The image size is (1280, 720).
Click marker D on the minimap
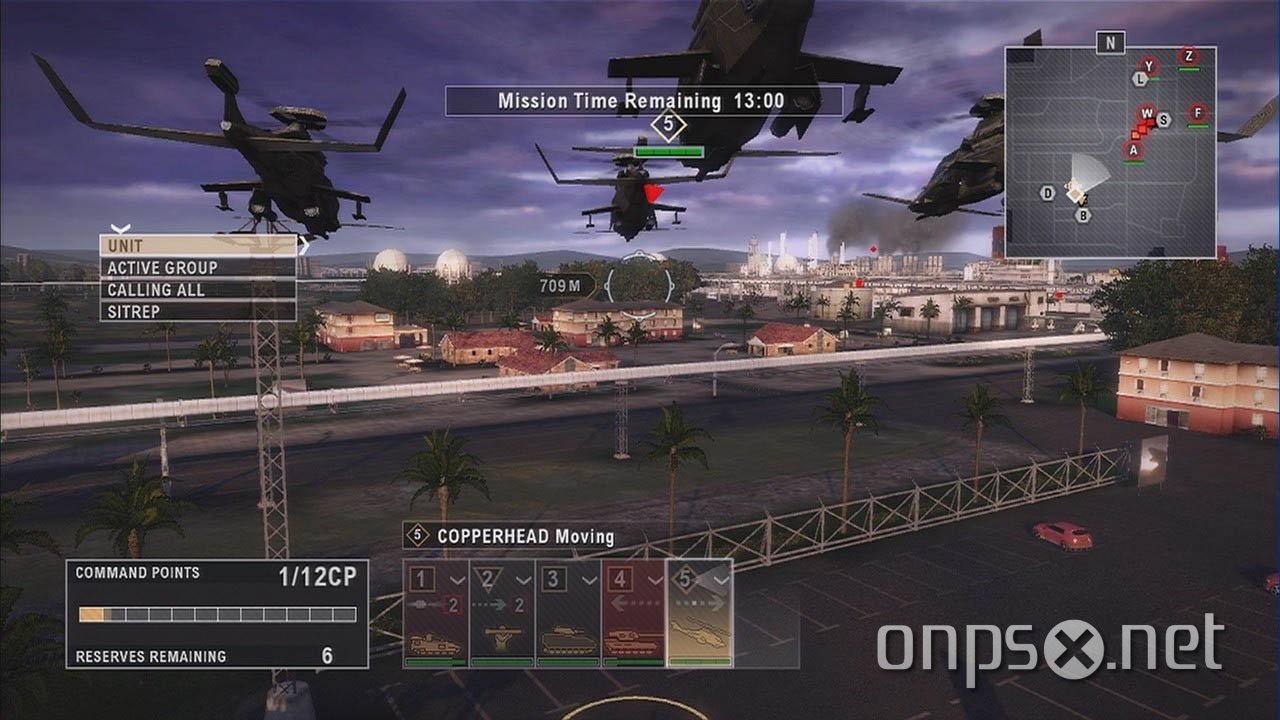click(1047, 192)
